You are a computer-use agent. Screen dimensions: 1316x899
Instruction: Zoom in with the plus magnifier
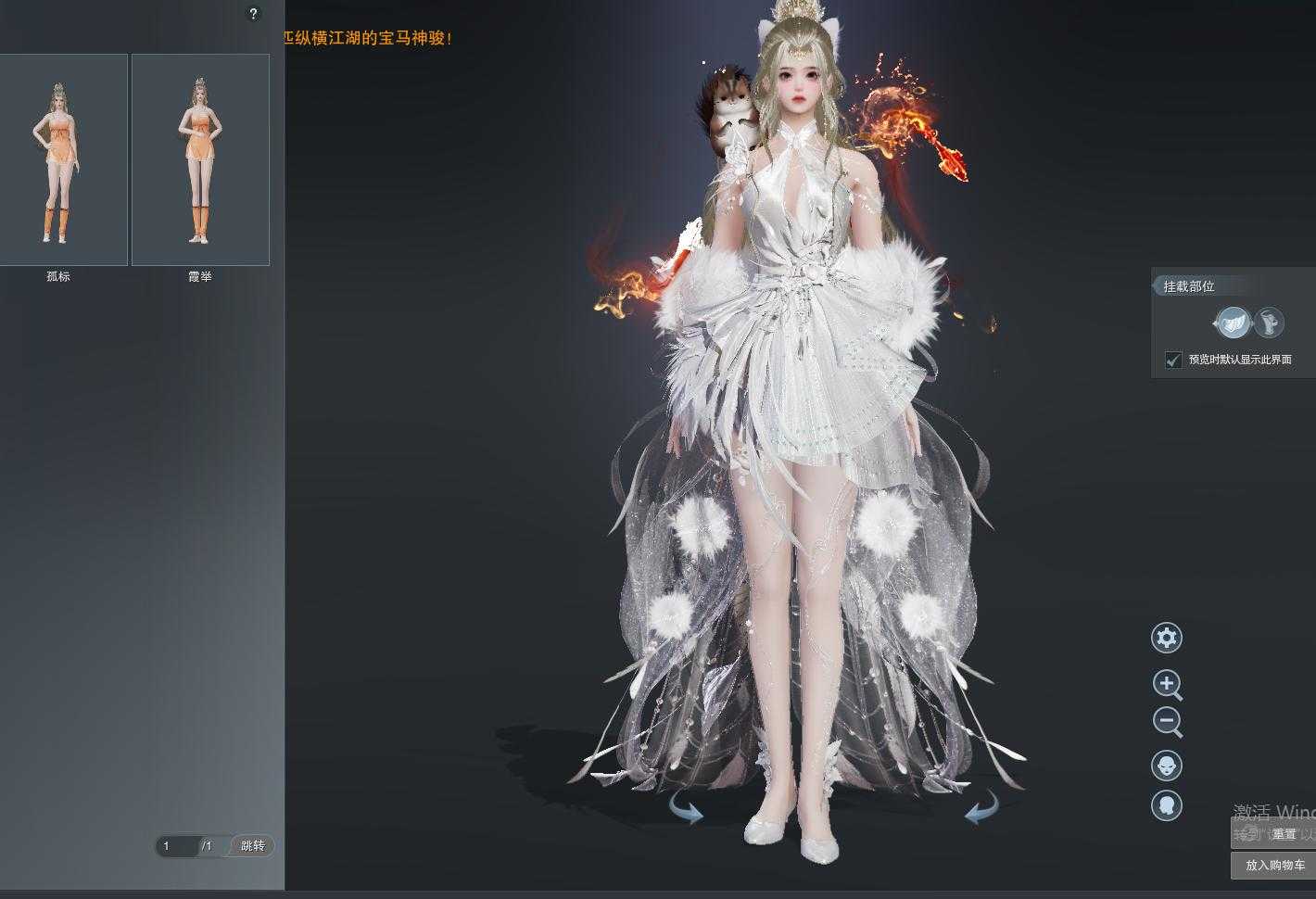pos(1167,684)
